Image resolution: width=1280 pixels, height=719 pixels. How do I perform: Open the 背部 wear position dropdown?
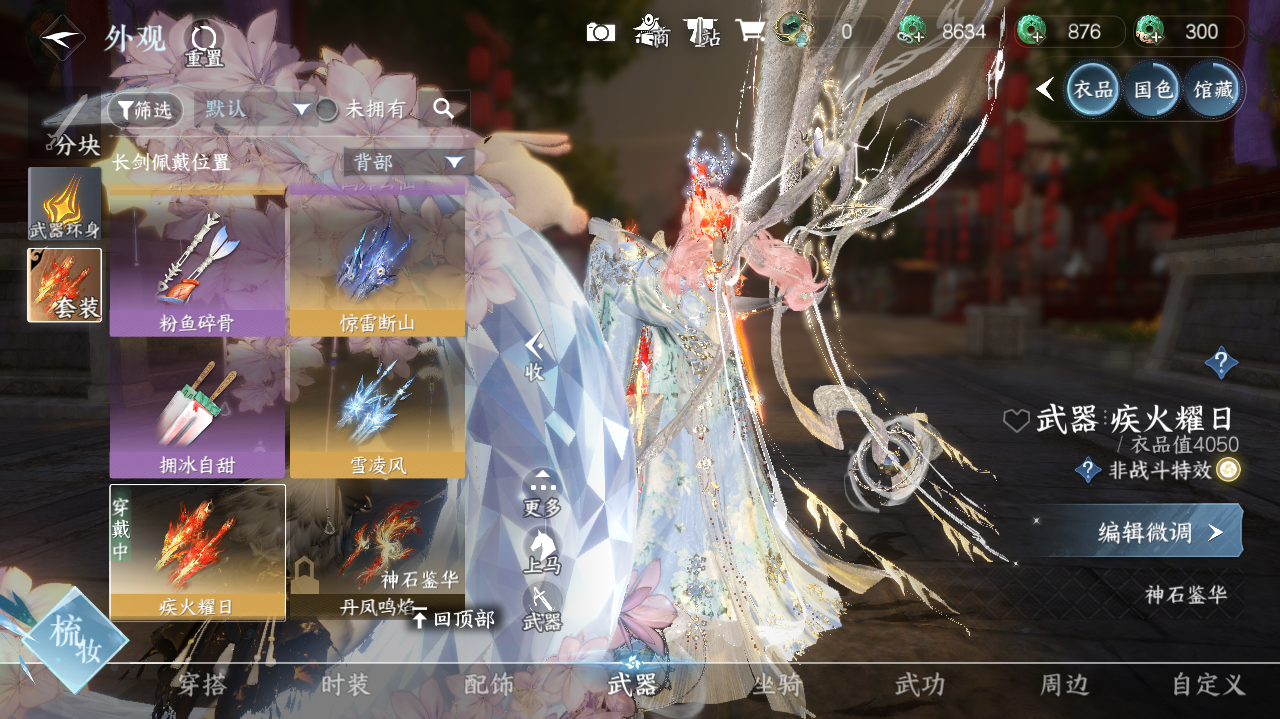coord(408,162)
